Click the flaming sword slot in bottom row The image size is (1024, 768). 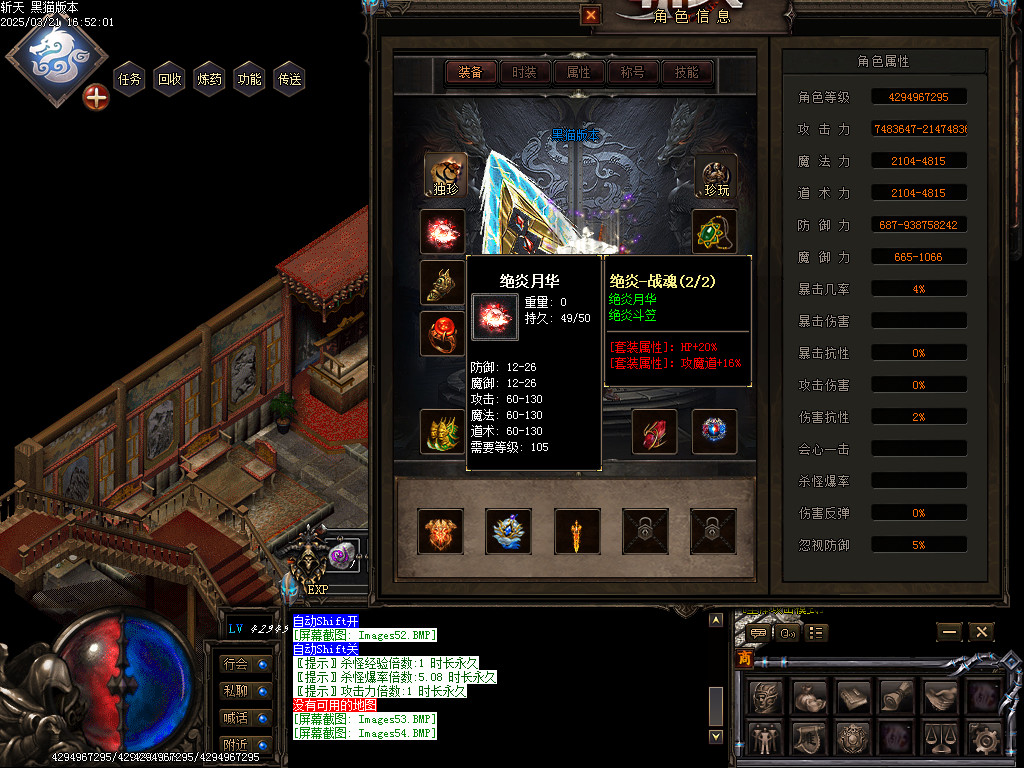tap(577, 531)
